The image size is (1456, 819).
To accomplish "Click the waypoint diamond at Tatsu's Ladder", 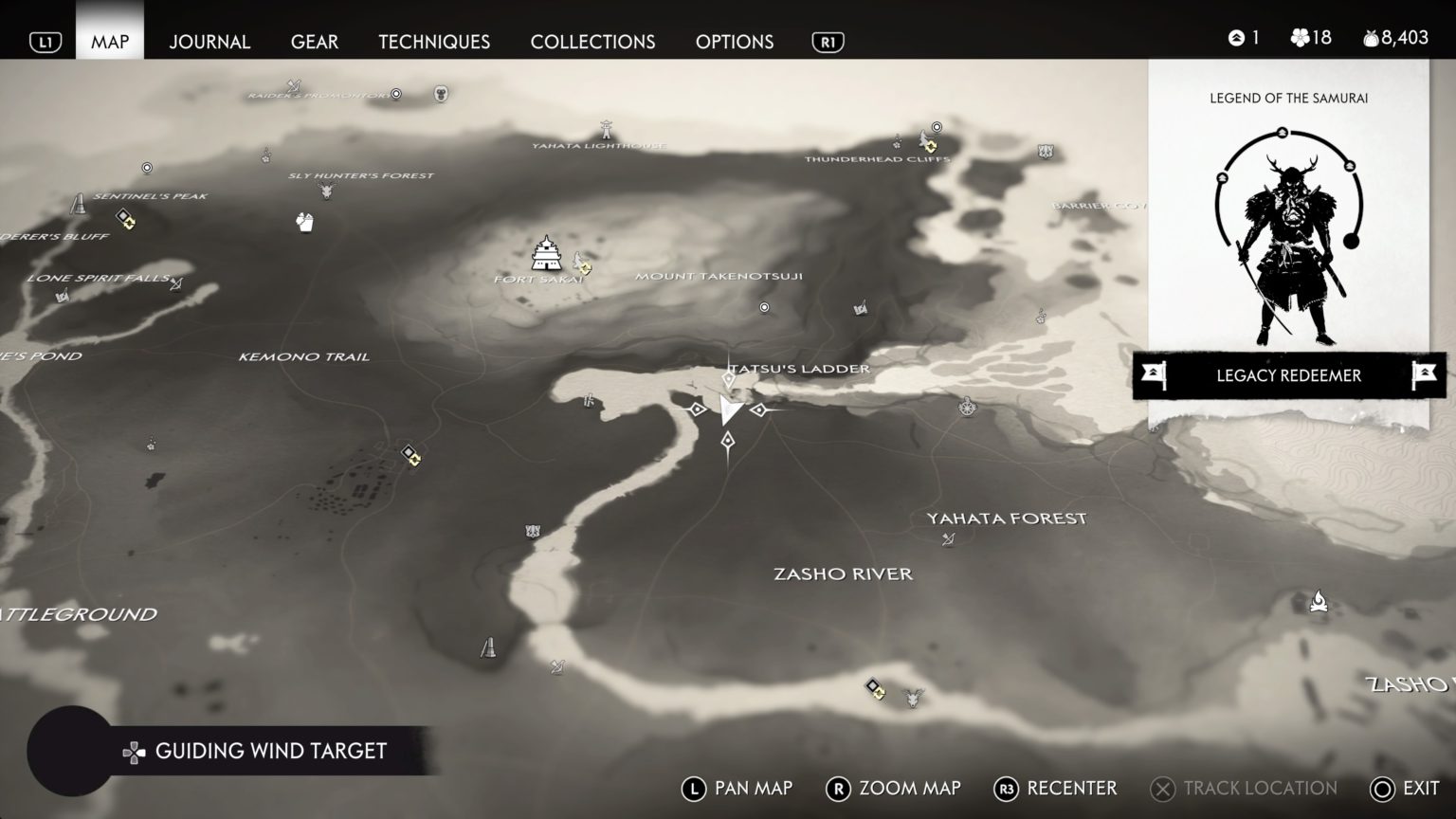I will (x=728, y=380).
